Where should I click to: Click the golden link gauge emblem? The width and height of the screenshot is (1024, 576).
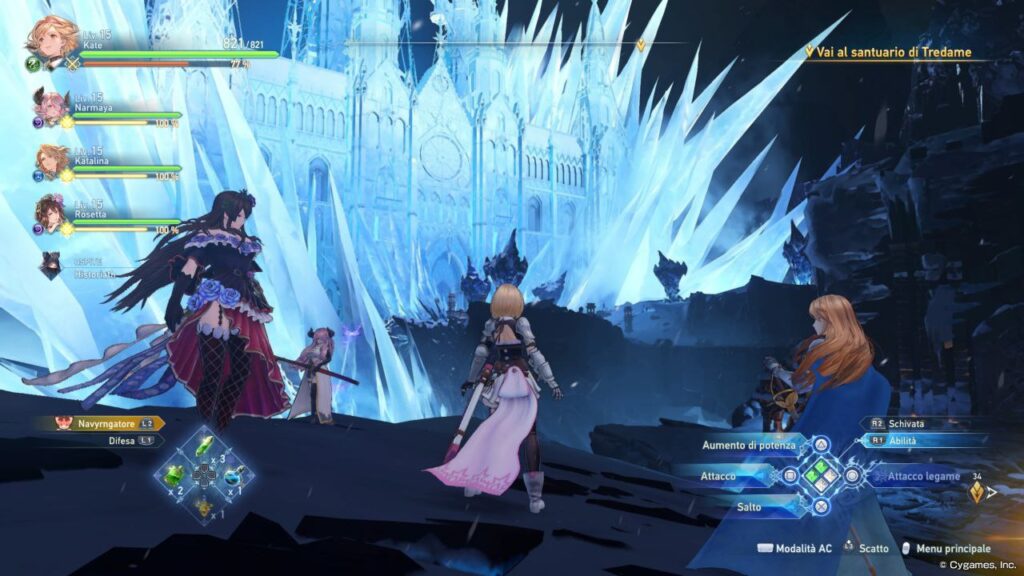[977, 491]
